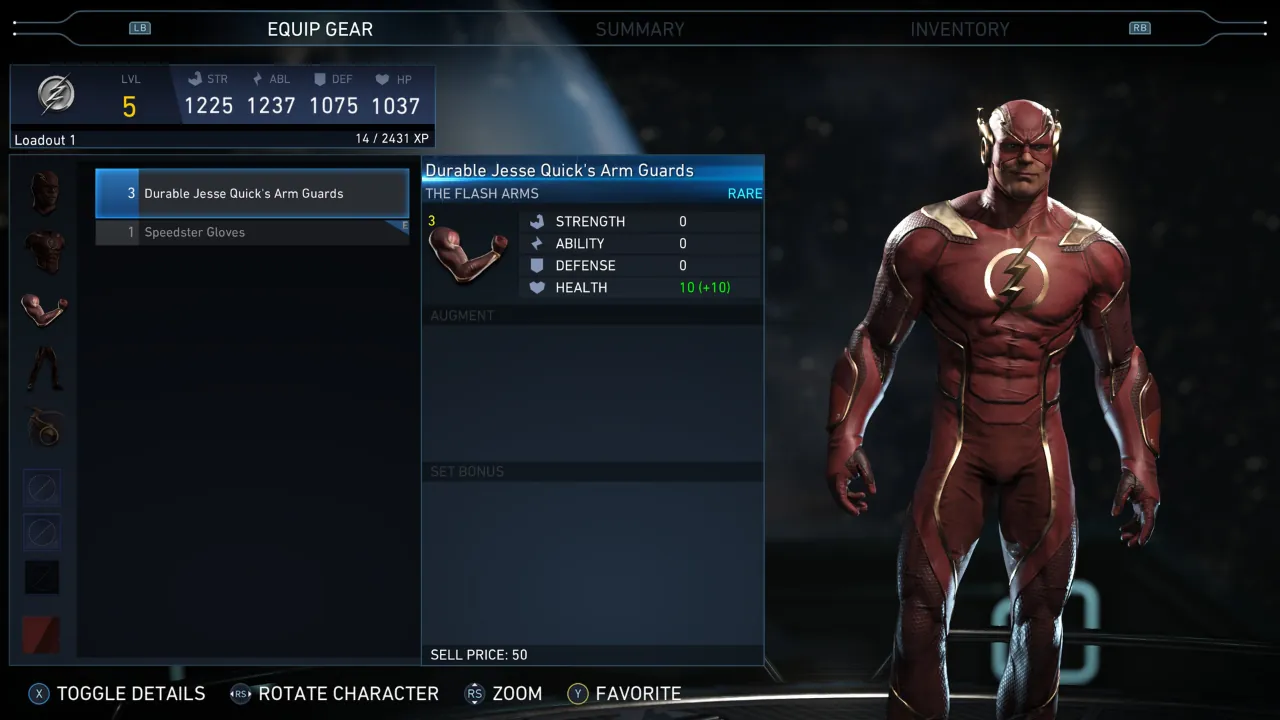Toggle Details using the X prompt

point(116,693)
